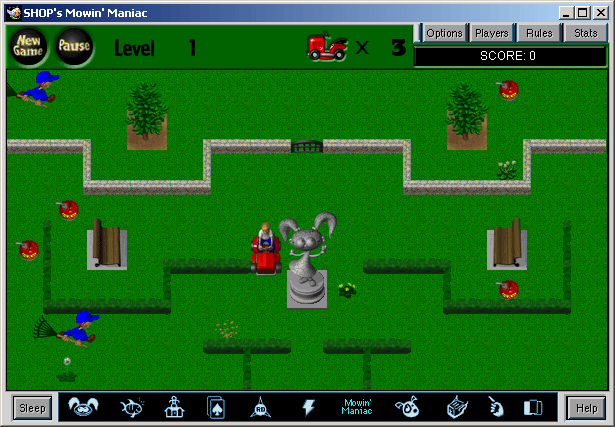
Task: Choose the open book game icon
Action: (x=533, y=407)
